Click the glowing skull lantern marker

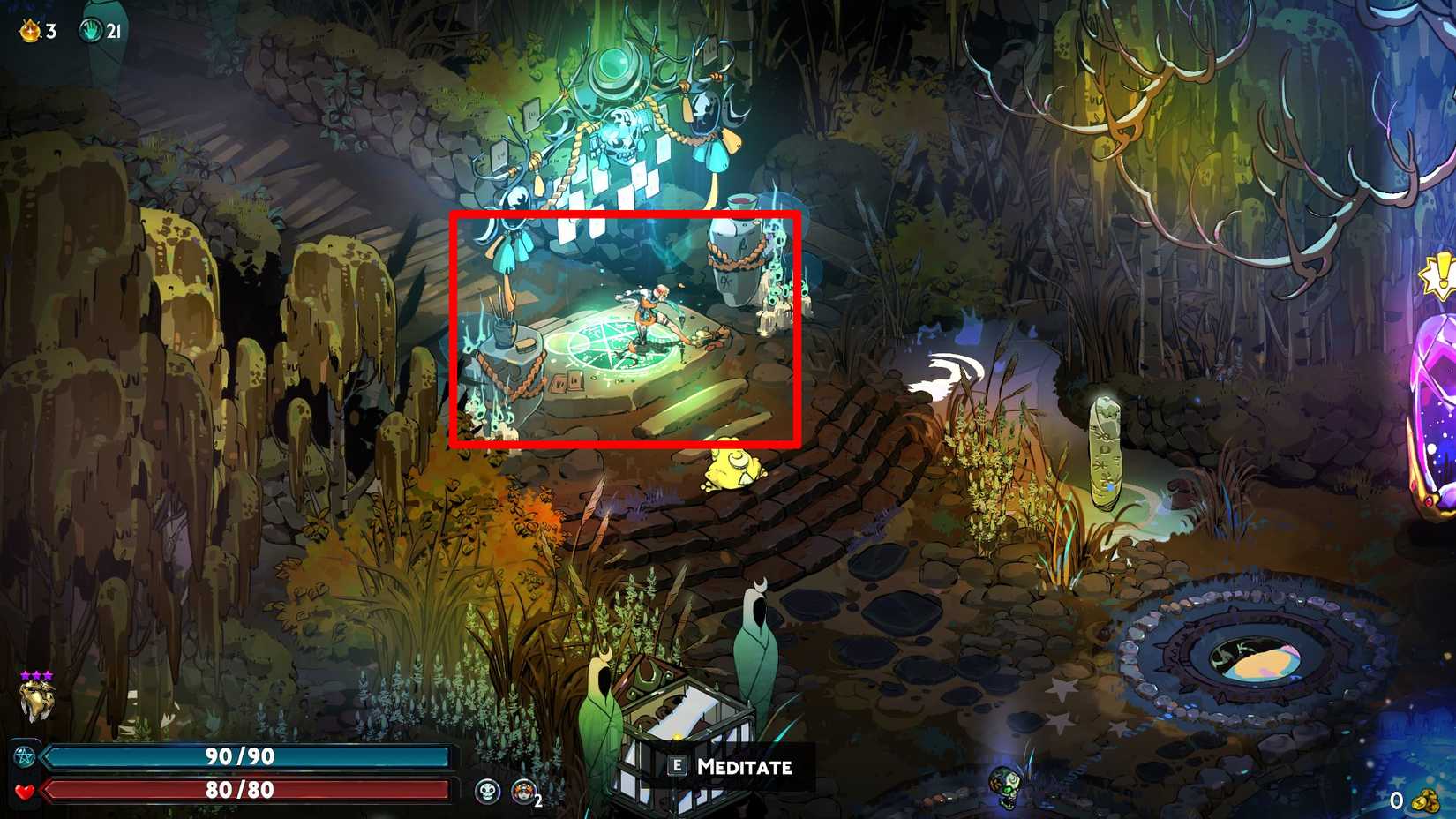click(x=622, y=132)
